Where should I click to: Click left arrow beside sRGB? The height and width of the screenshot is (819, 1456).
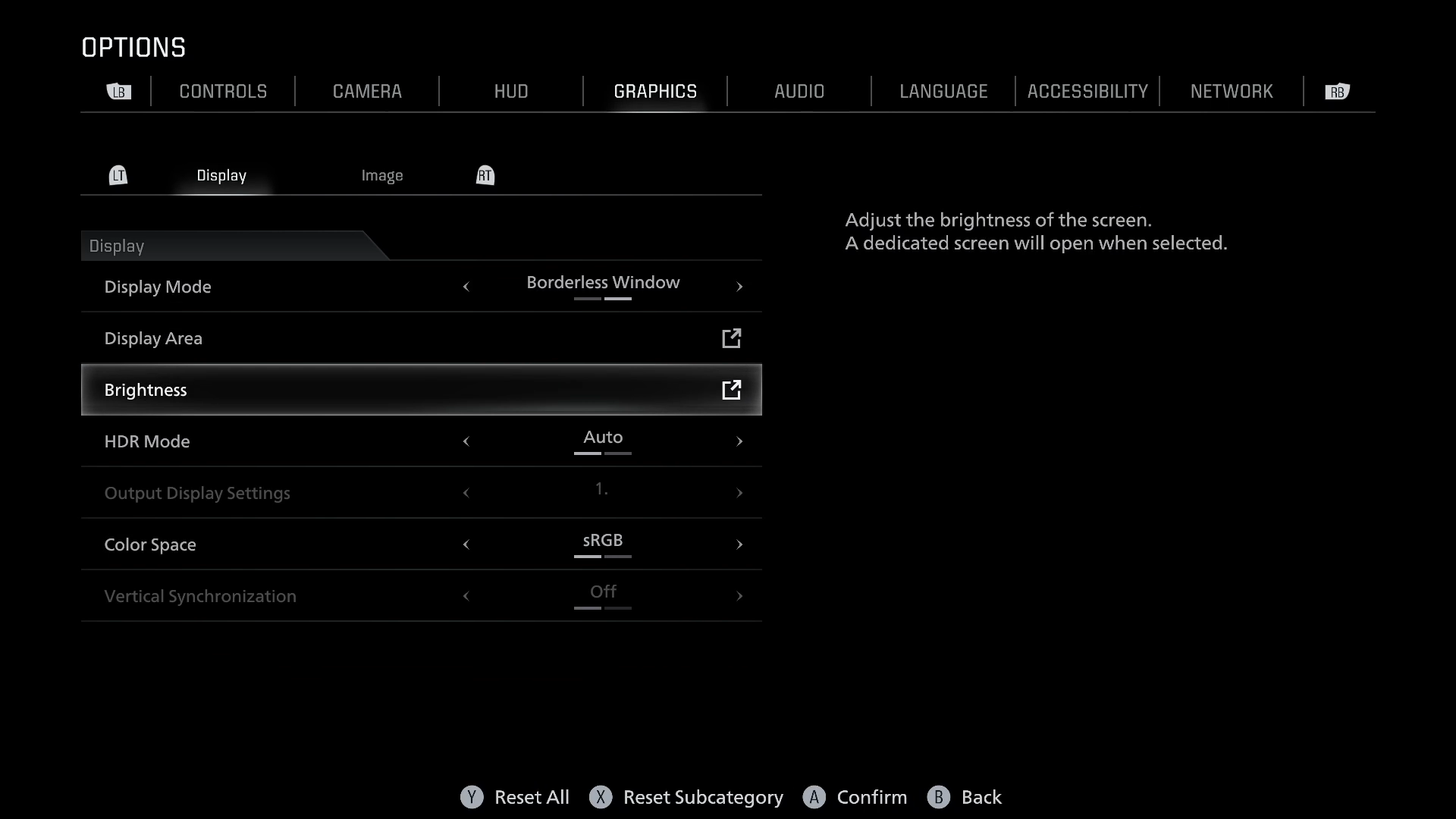[x=466, y=544]
